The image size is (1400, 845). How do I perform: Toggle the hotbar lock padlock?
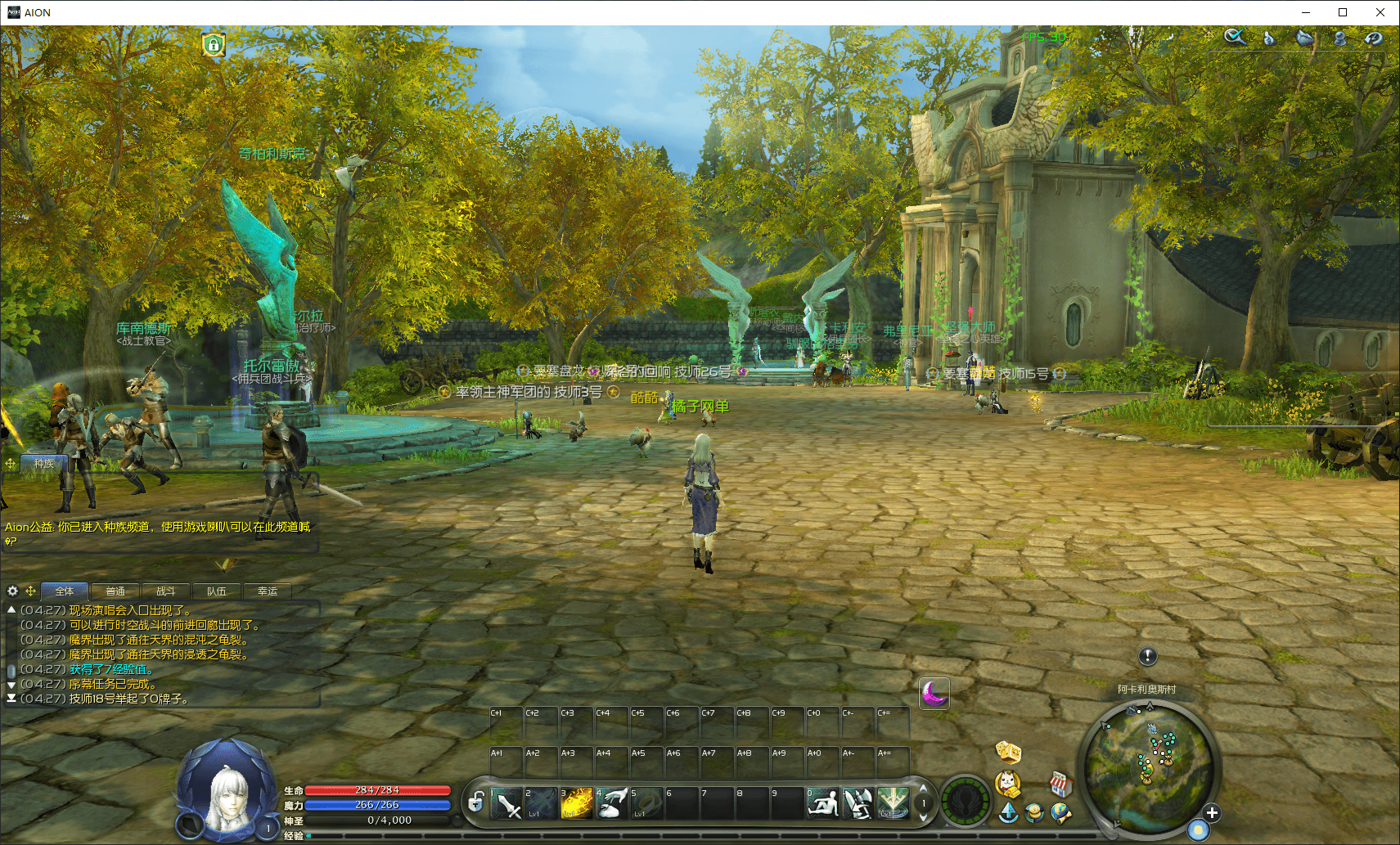[475, 802]
